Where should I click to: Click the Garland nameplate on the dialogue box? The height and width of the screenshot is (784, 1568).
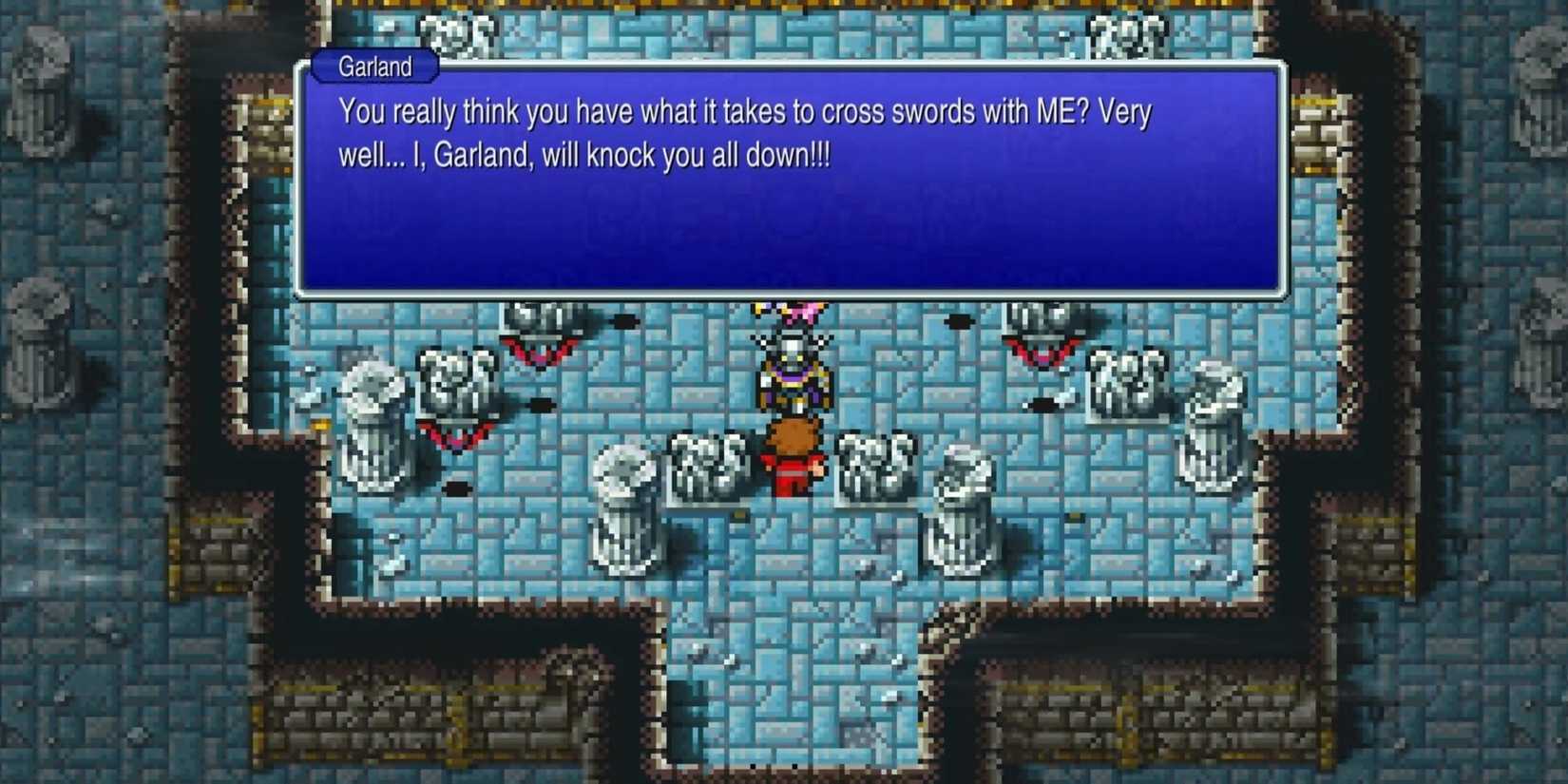tap(374, 67)
